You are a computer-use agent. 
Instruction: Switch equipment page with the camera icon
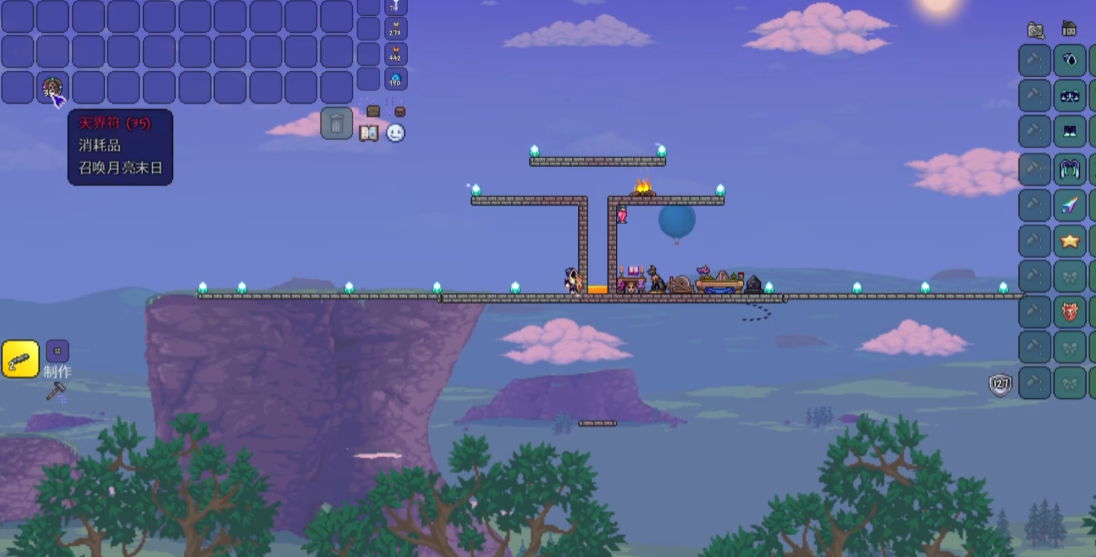coord(1035,30)
